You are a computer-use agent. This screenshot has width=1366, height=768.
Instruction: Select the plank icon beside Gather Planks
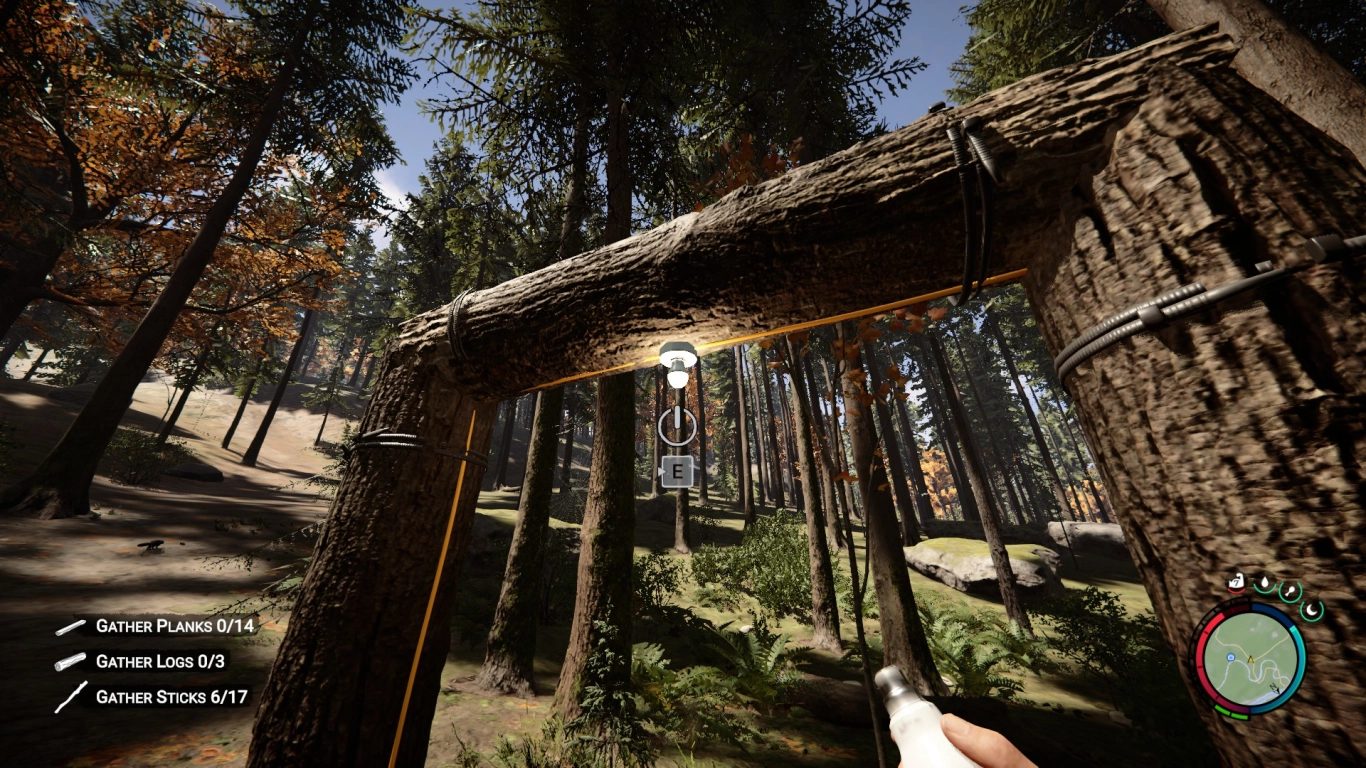pyautogui.click(x=70, y=629)
